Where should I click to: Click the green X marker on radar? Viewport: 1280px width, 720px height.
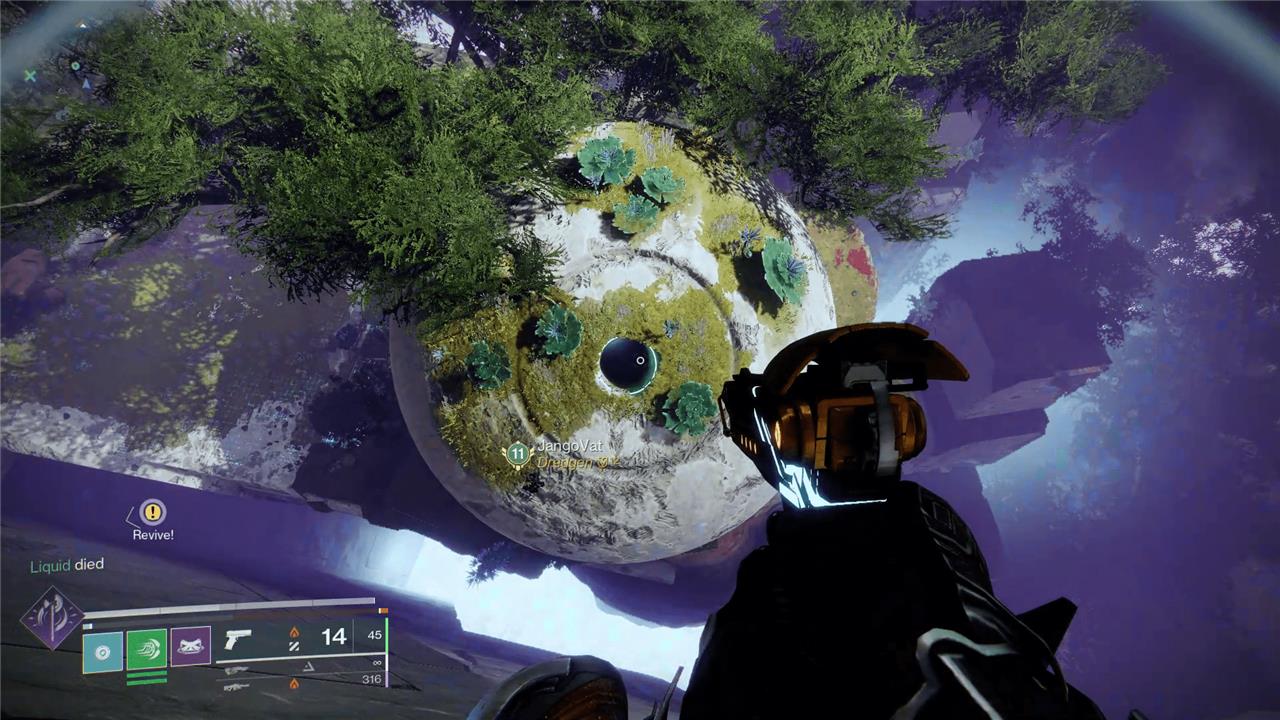tap(30, 75)
